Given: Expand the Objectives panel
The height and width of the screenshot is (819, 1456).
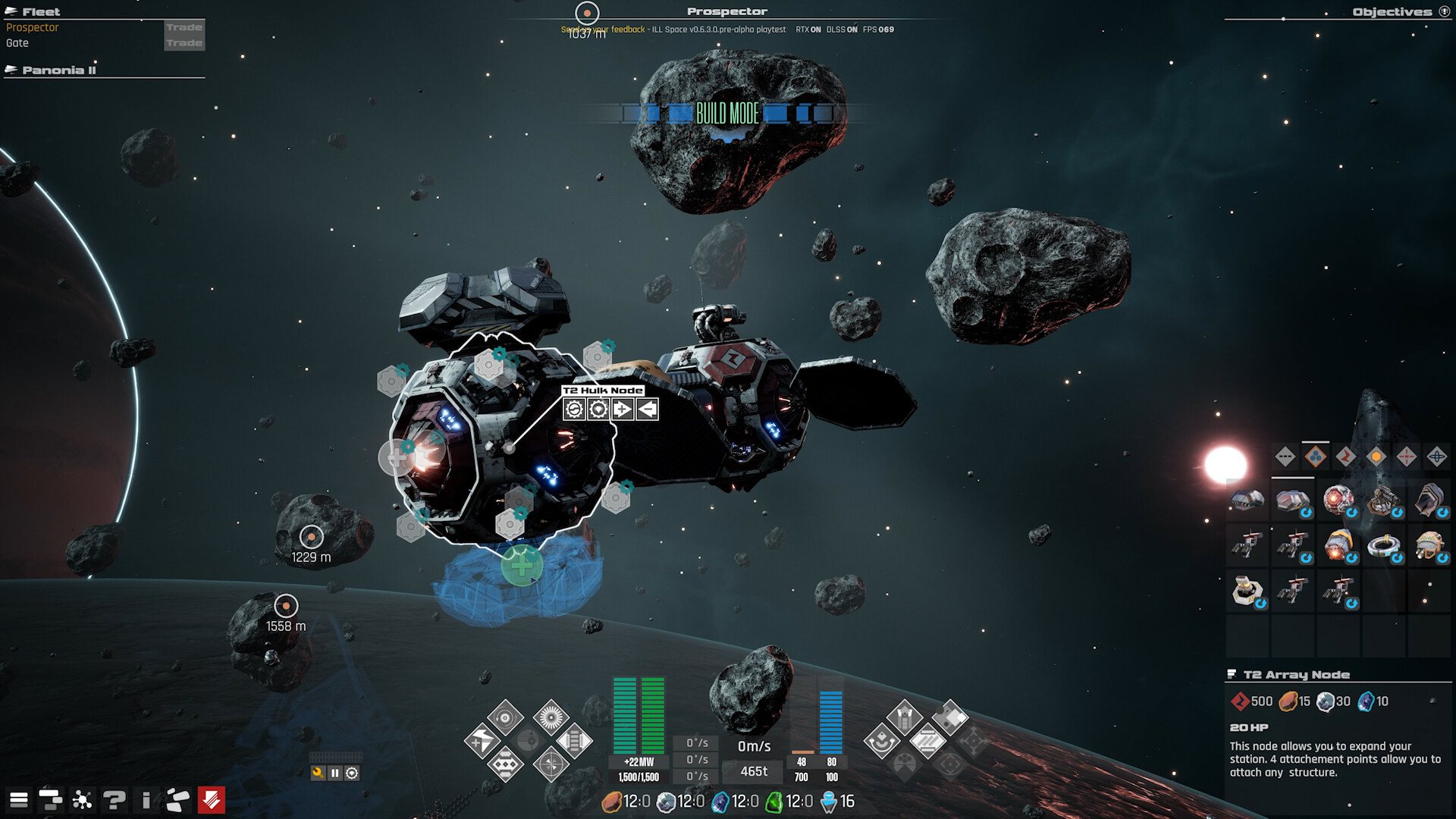Looking at the screenshot, I should (1444, 12).
